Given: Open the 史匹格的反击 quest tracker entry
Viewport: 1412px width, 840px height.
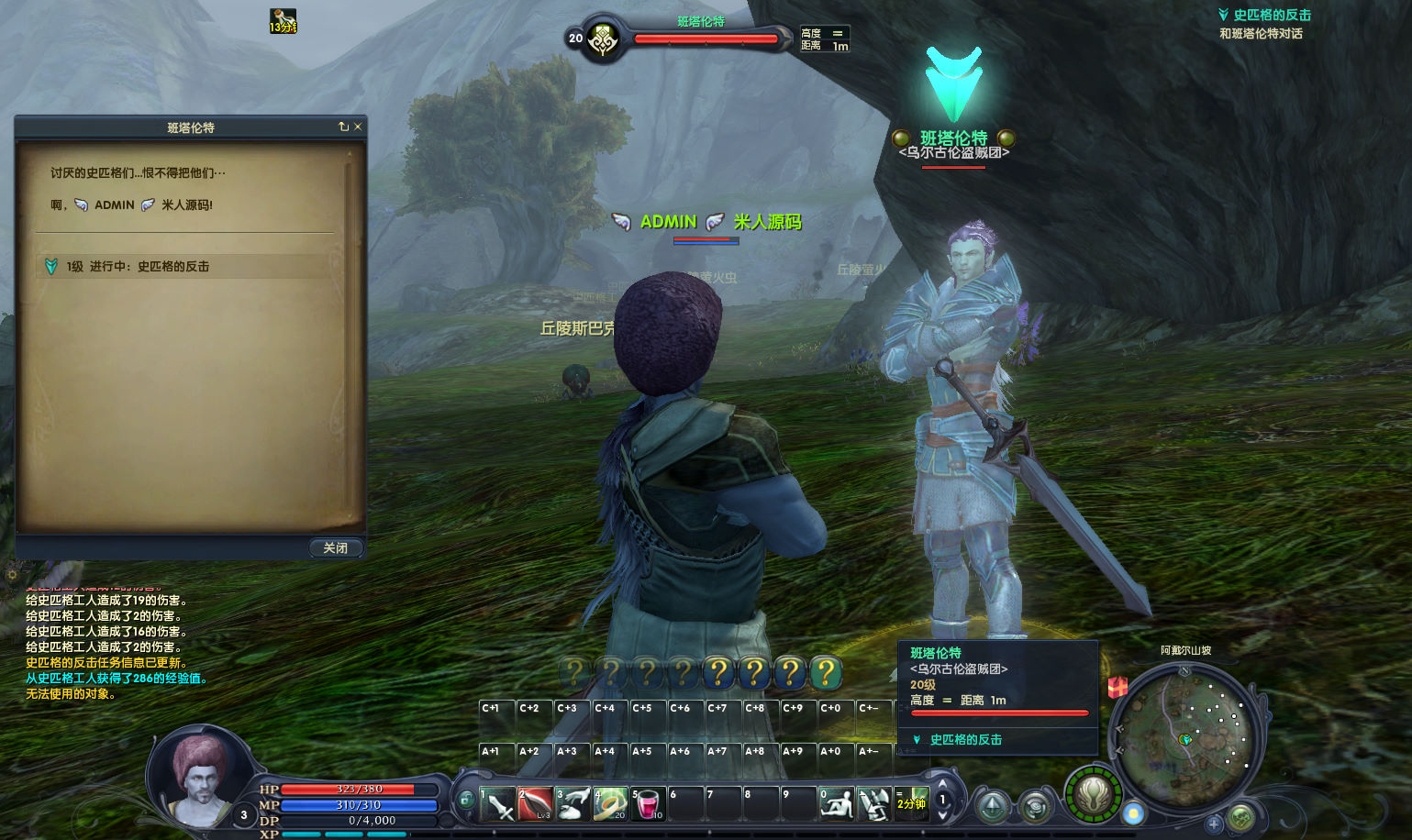Looking at the screenshot, I should [1271, 16].
